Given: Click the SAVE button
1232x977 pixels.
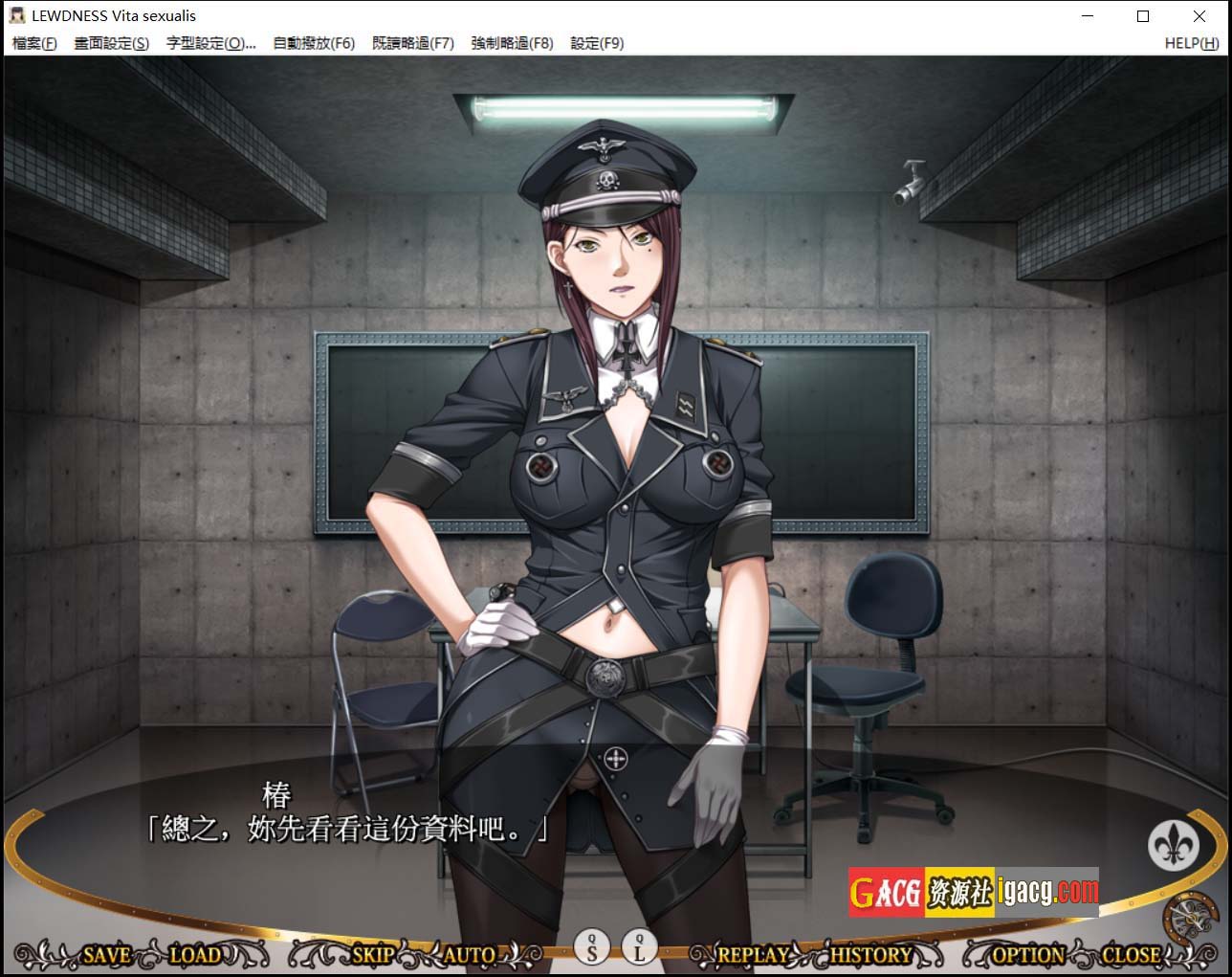Looking at the screenshot, I should tap(106, 954).
